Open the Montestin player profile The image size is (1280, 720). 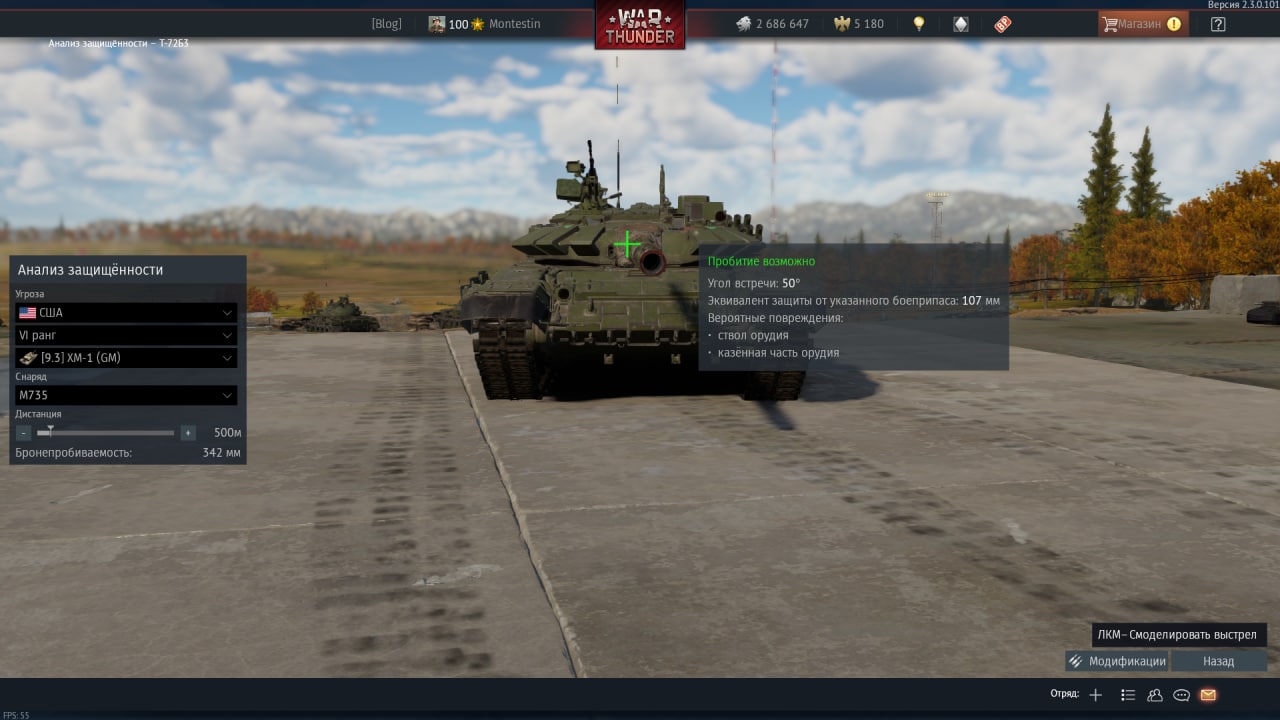[x=514, y=24]
